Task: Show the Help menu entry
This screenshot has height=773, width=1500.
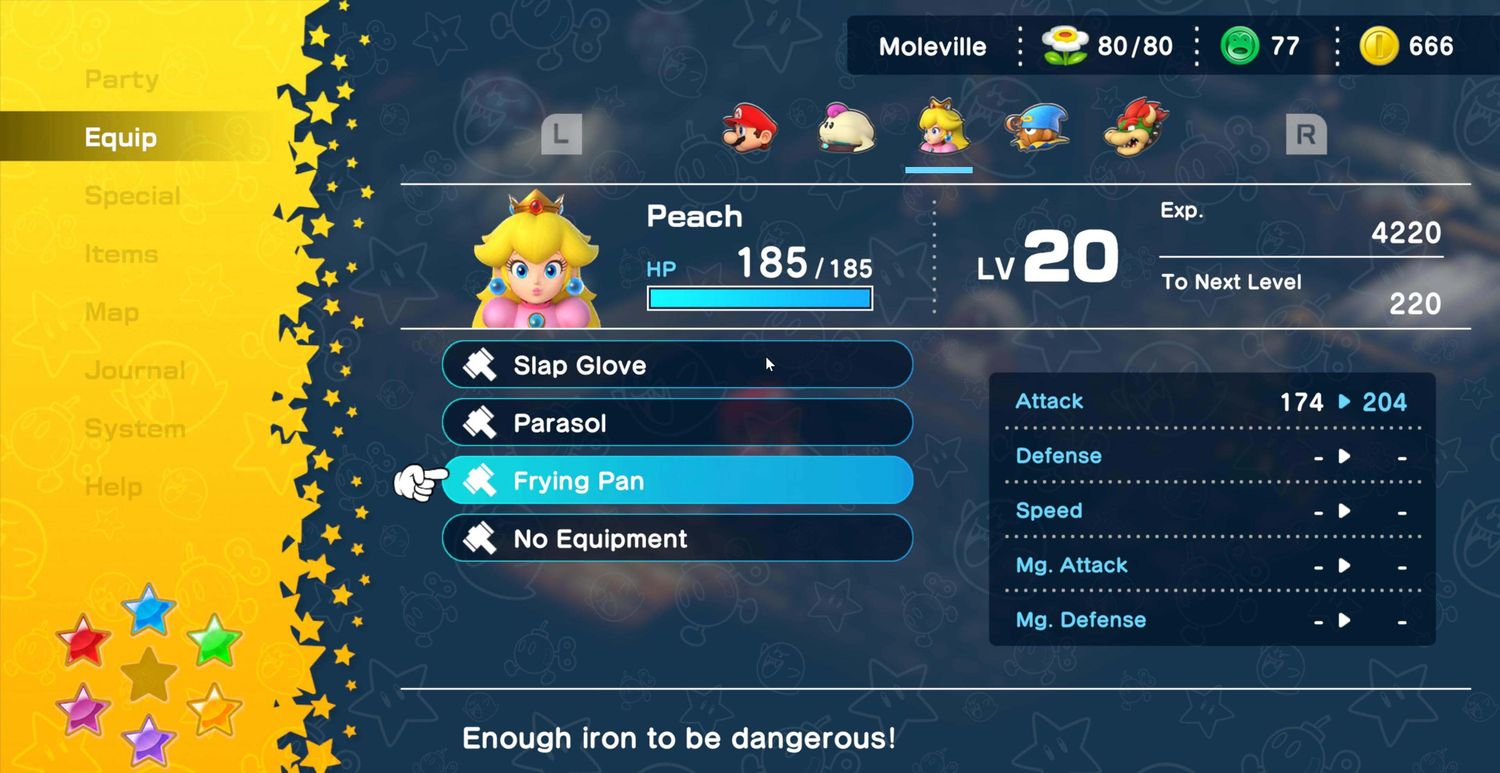Action: click(x=113, y=486)
